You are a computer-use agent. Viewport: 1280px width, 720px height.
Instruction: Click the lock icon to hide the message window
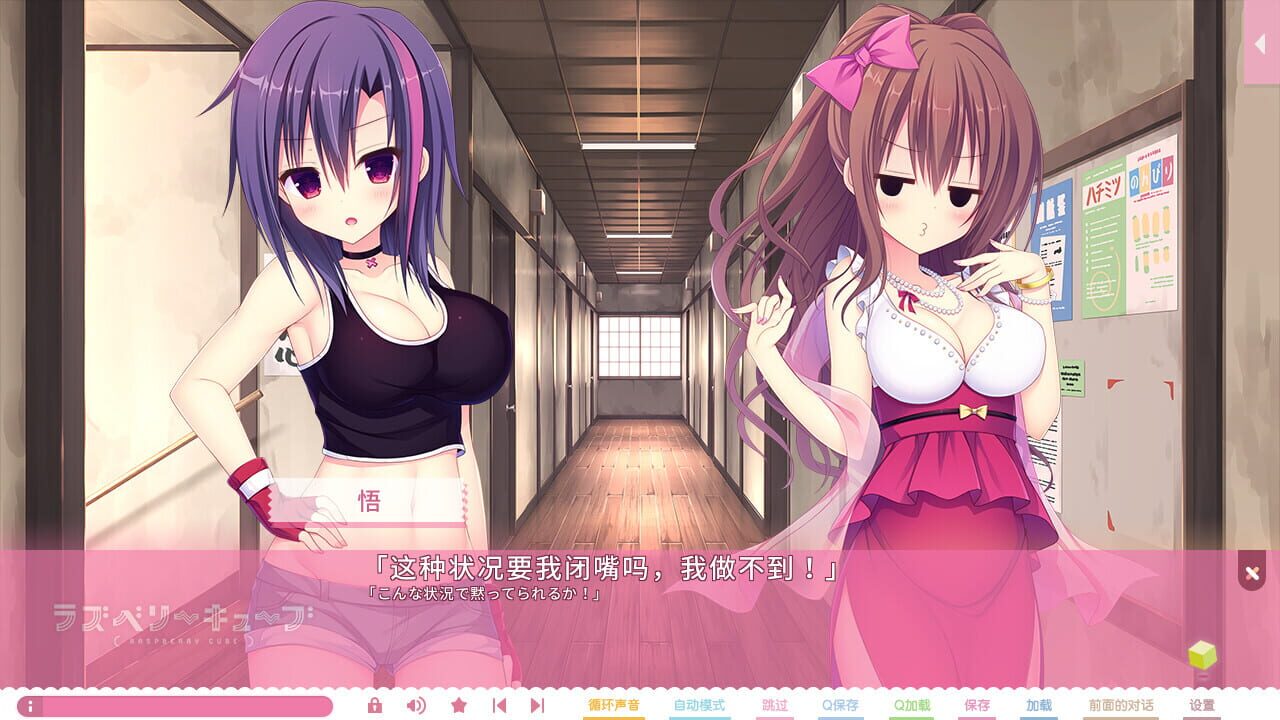375,704
